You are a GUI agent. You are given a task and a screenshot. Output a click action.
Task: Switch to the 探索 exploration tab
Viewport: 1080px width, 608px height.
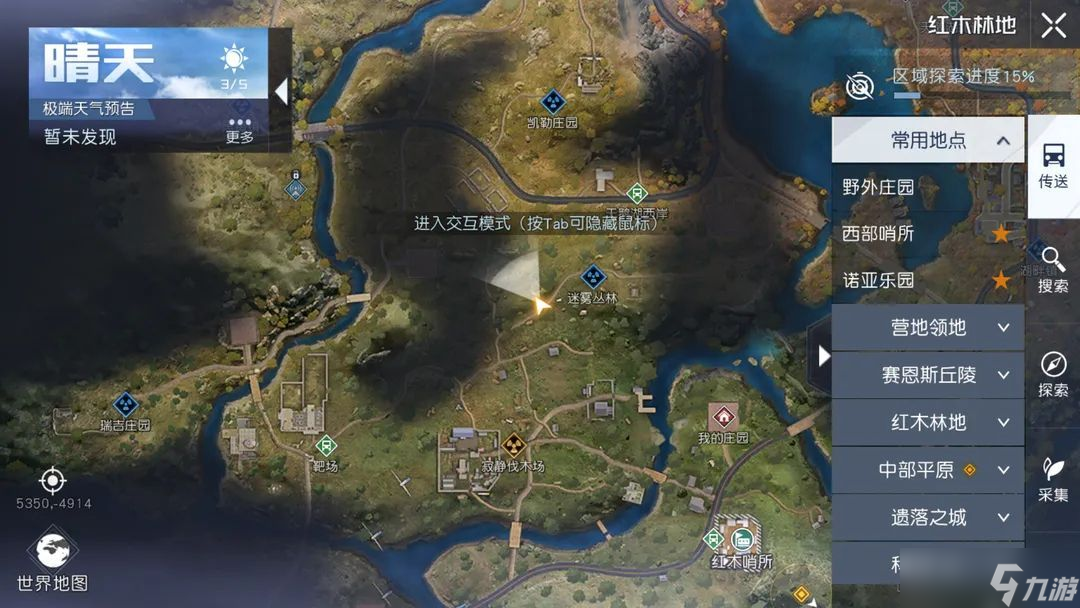pos(1053,374)
